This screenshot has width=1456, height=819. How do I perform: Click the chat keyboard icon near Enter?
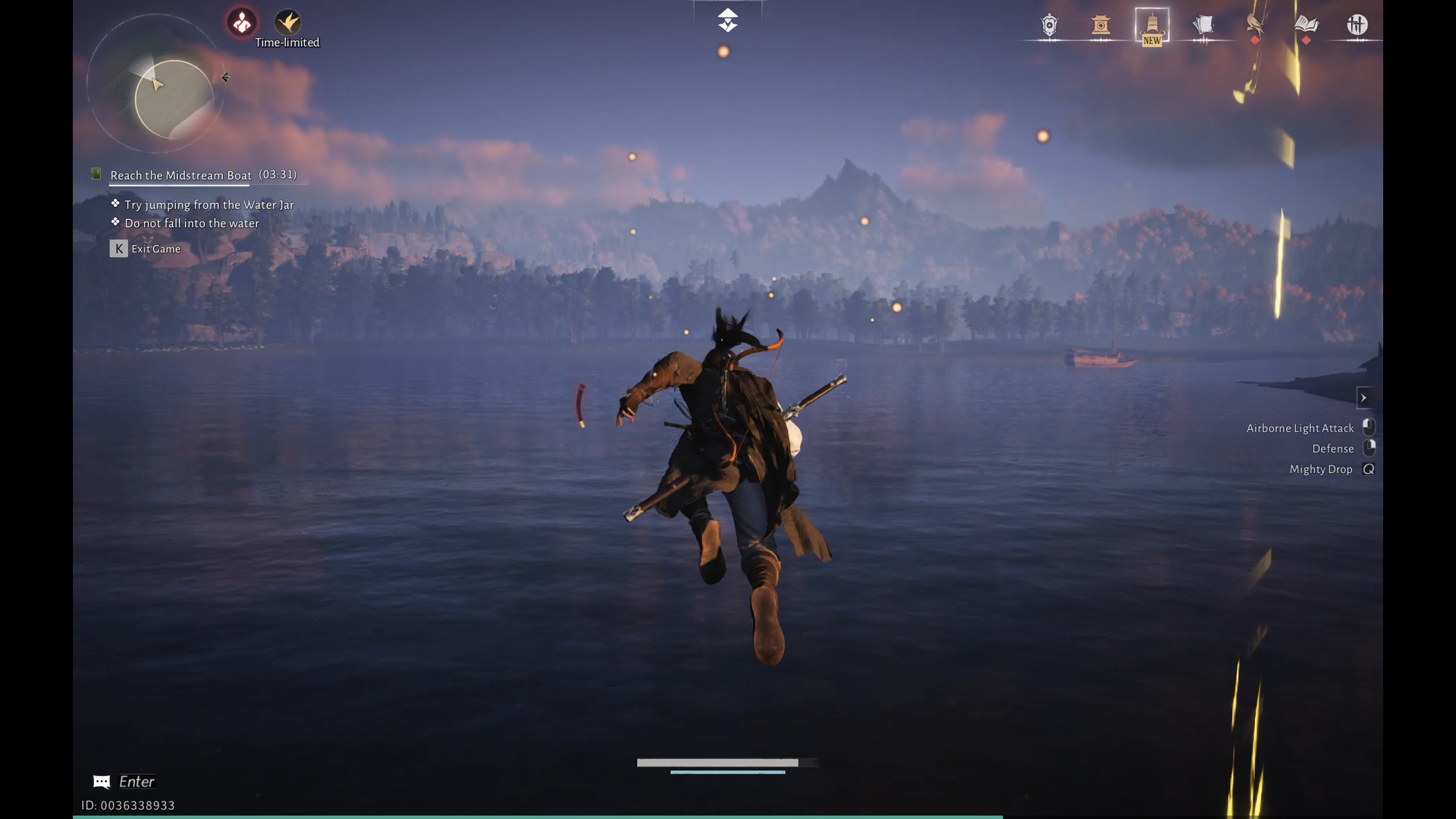click(x=102, y=782)
